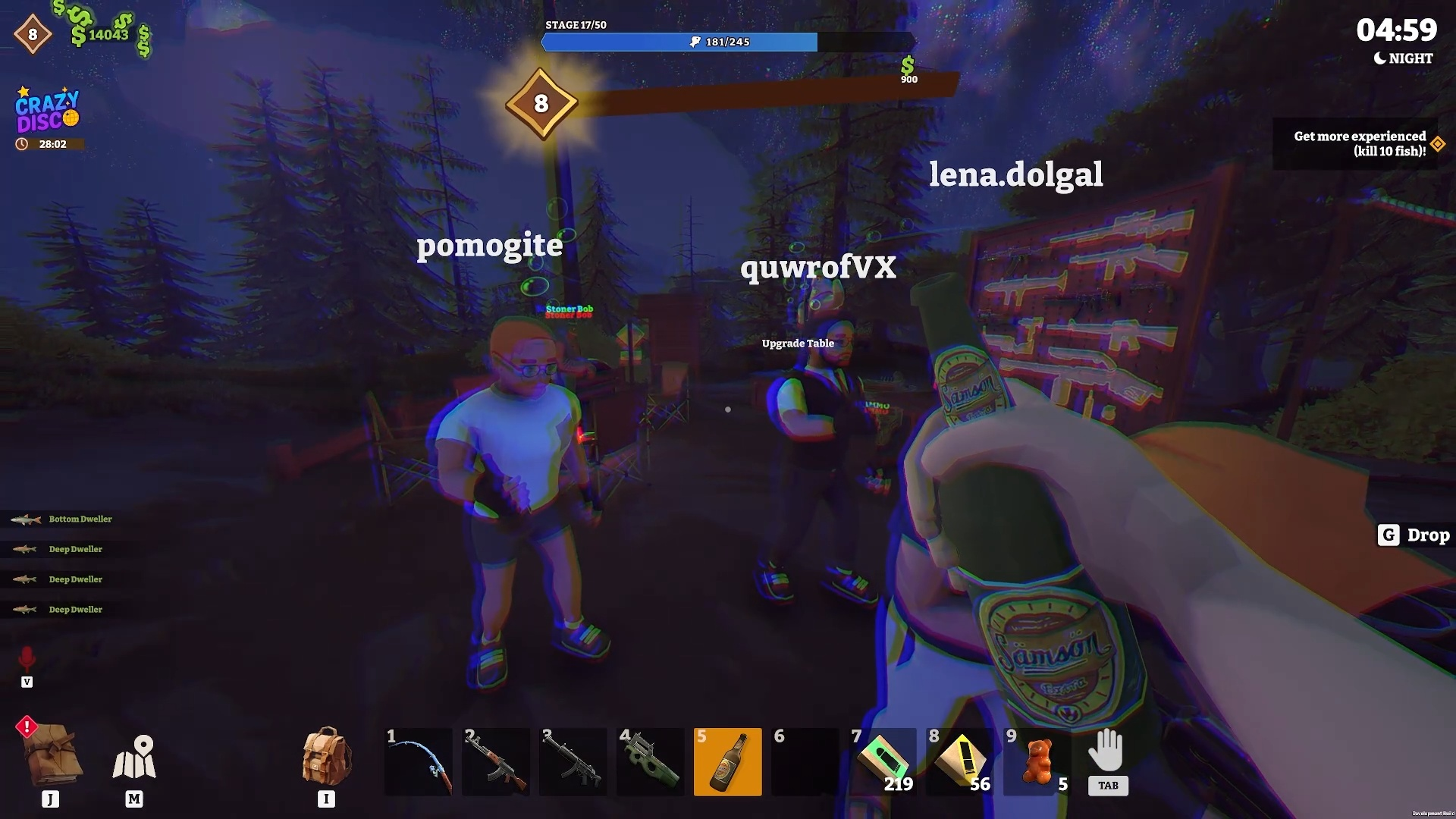Switch to empty hands via the TAB slot
This screenshot has width=1456, height=819.
coord(1107,762)
